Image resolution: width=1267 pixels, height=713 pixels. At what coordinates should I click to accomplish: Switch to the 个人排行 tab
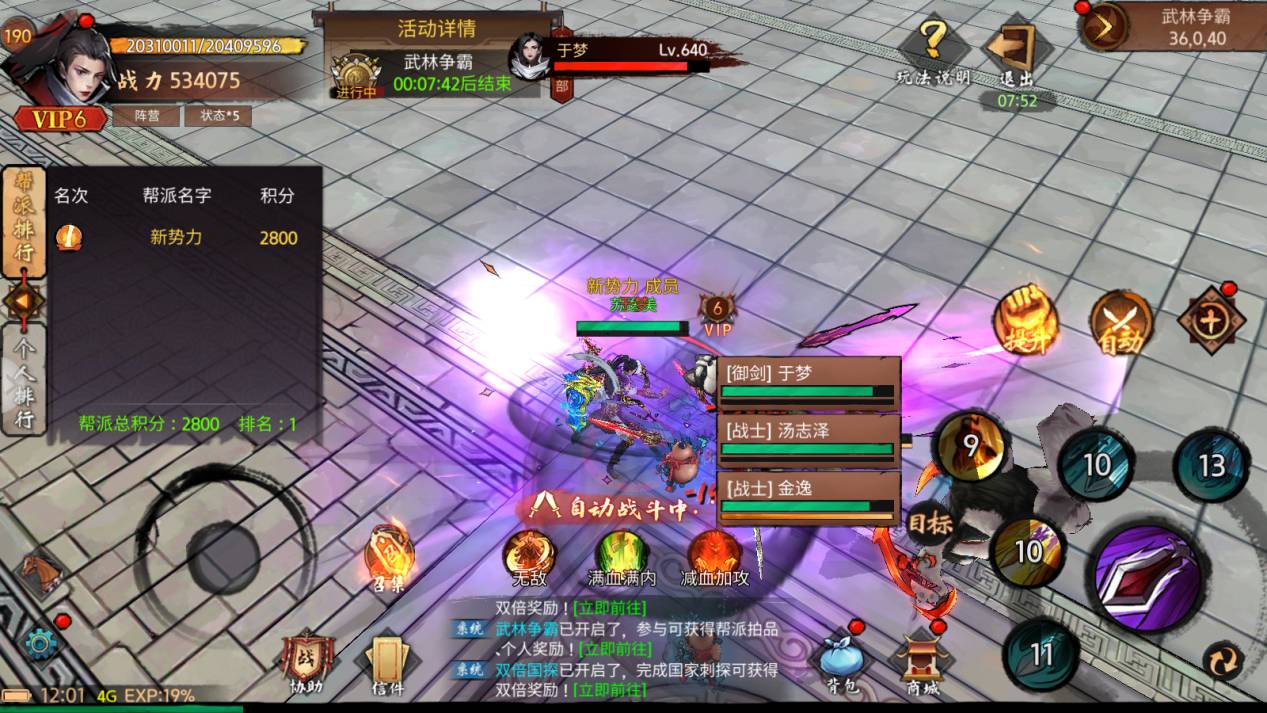click(x=23, y=379)
